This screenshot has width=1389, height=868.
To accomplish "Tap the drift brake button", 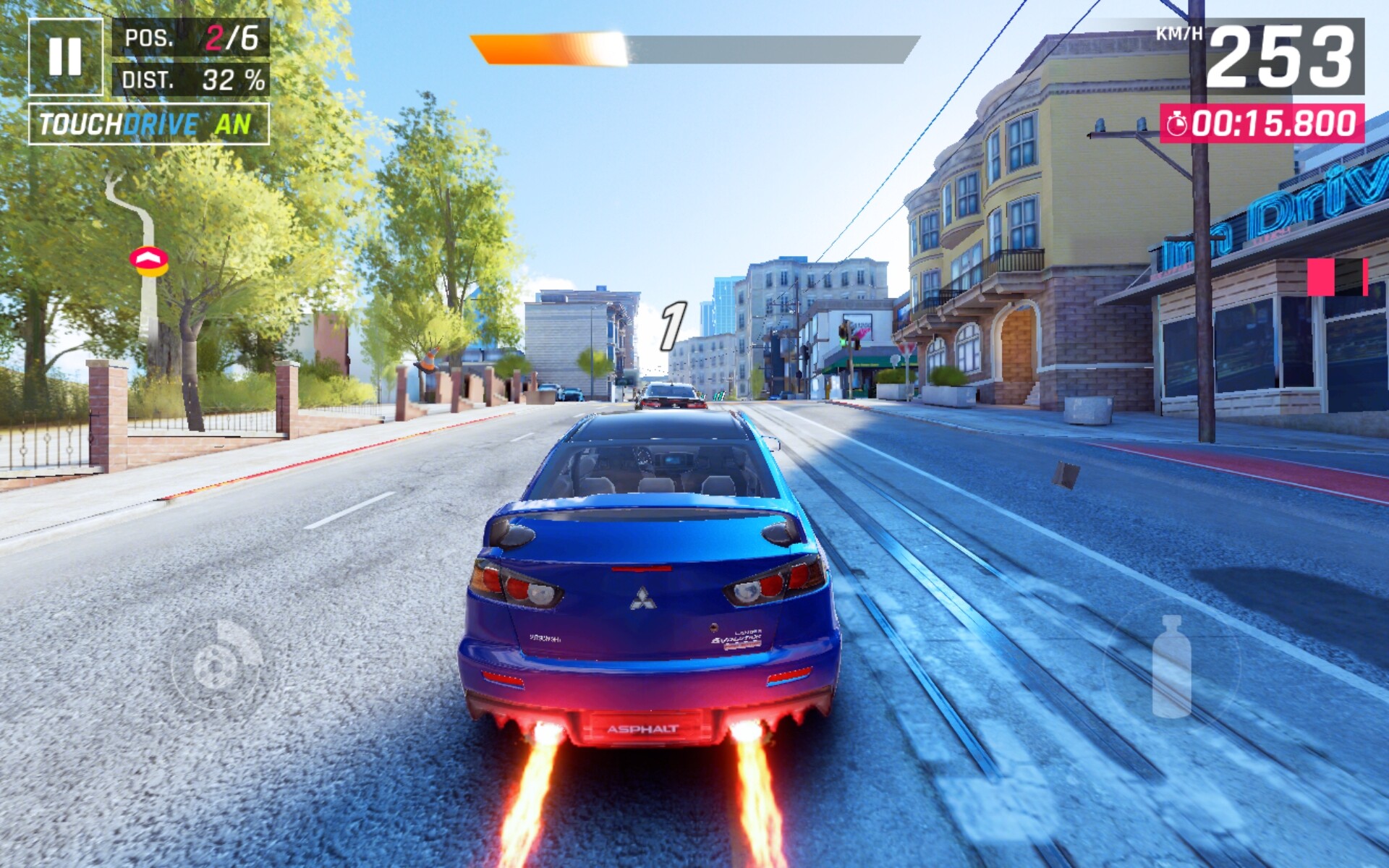I will pos(218,664).
